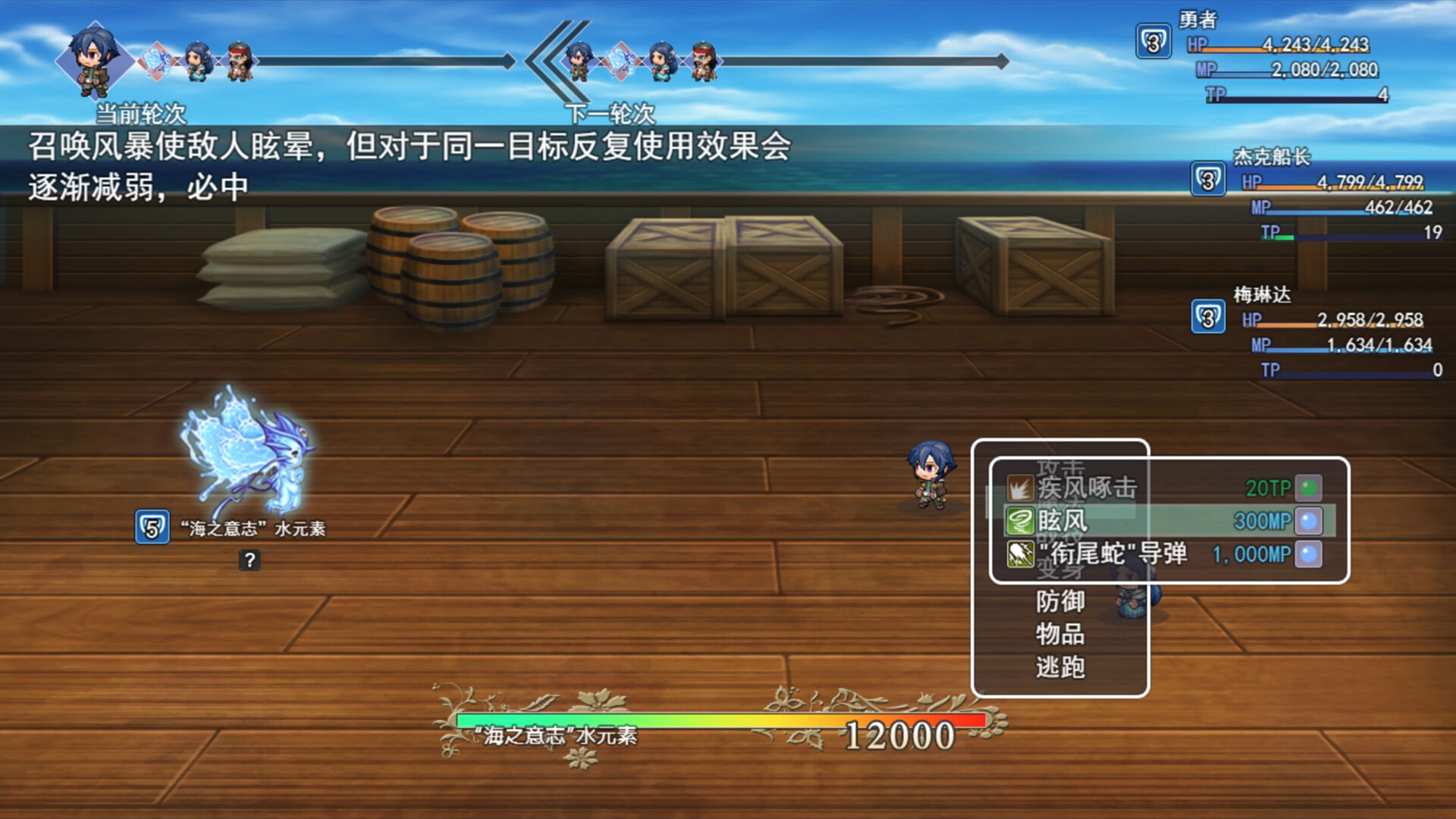Select 物品 from the battle command menu

point(1059,635)
